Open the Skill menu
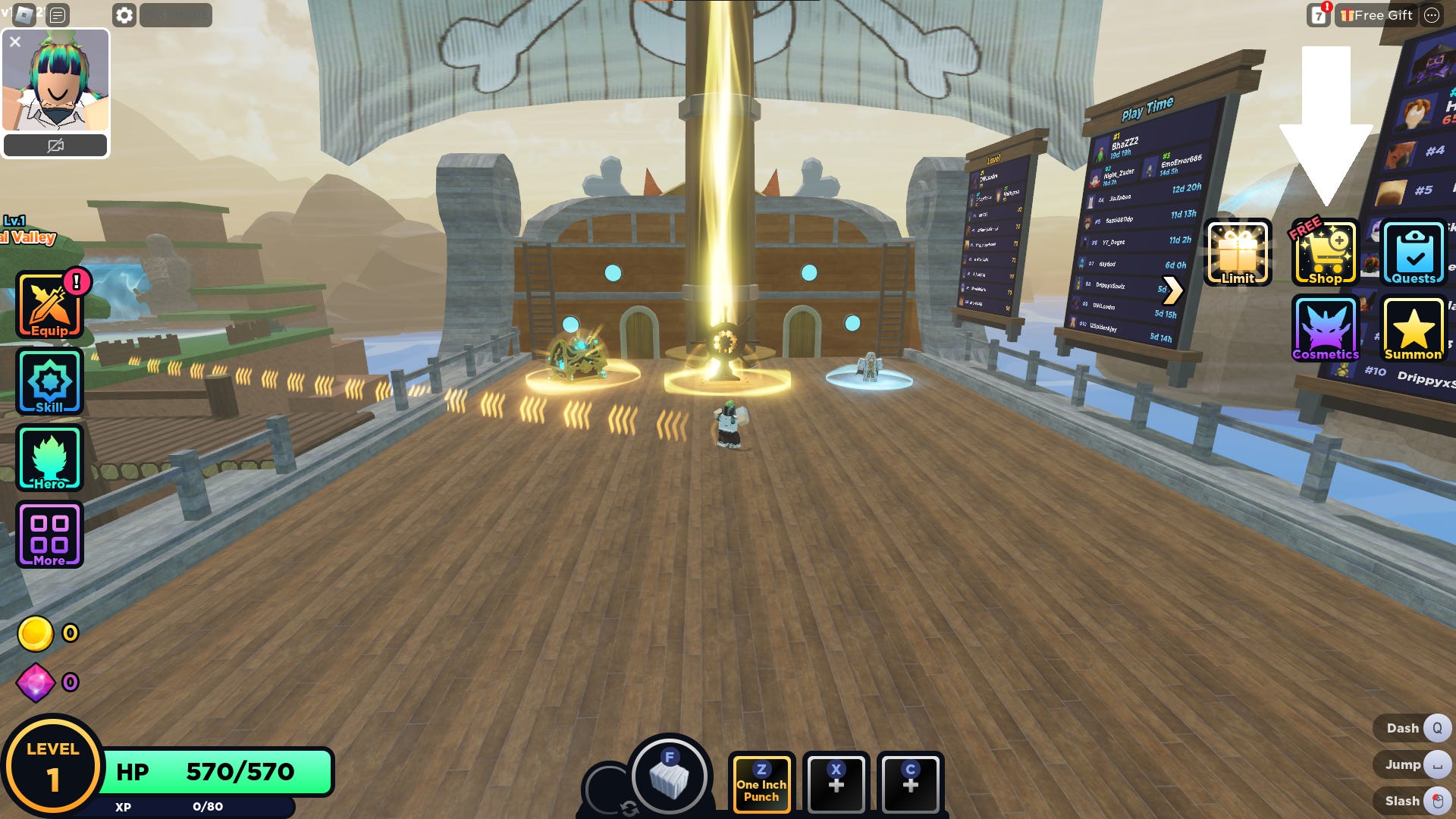The height and width of the screenshot is (819, 1456). pyautogui.click(x=50, y=381)
